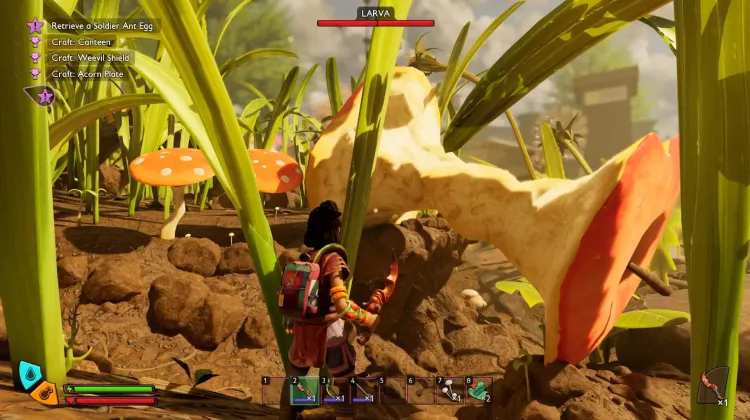Screen dimensions: 750x420
Task: Click the blue water droplet thirst icon
Action: (30, 375)
